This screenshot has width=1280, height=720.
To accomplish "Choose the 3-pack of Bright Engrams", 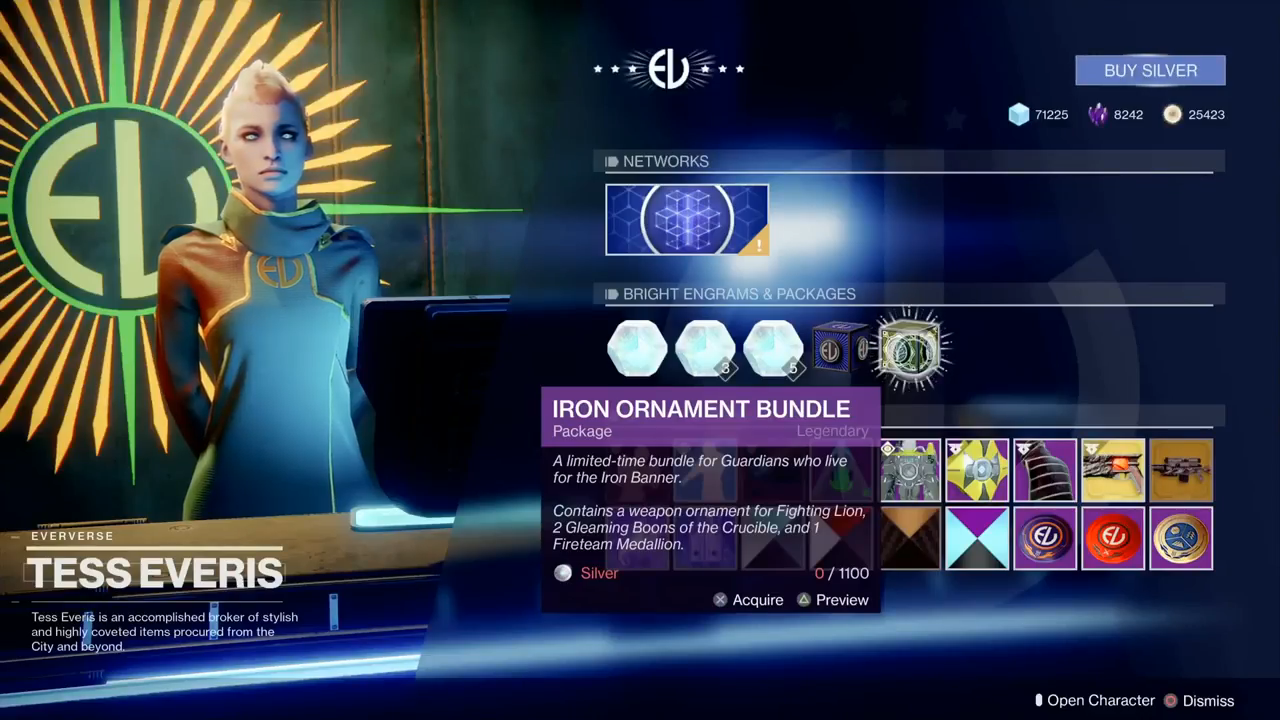I will 705,349.
